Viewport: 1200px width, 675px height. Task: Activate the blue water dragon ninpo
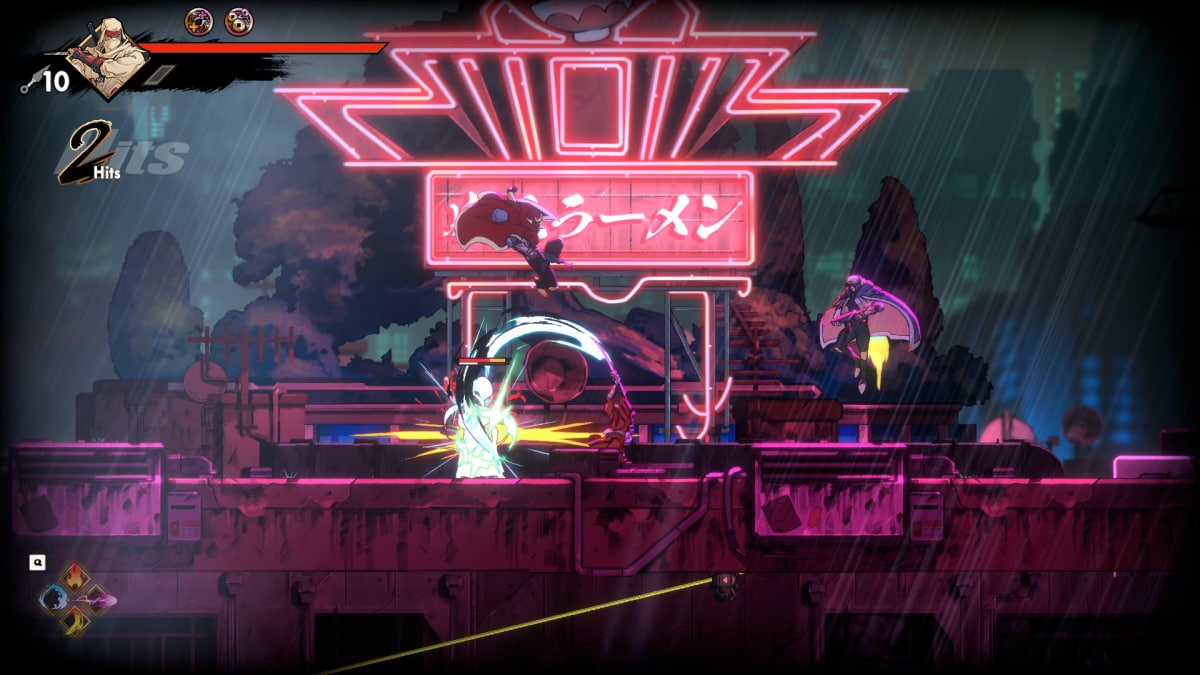tap(53, 600)
